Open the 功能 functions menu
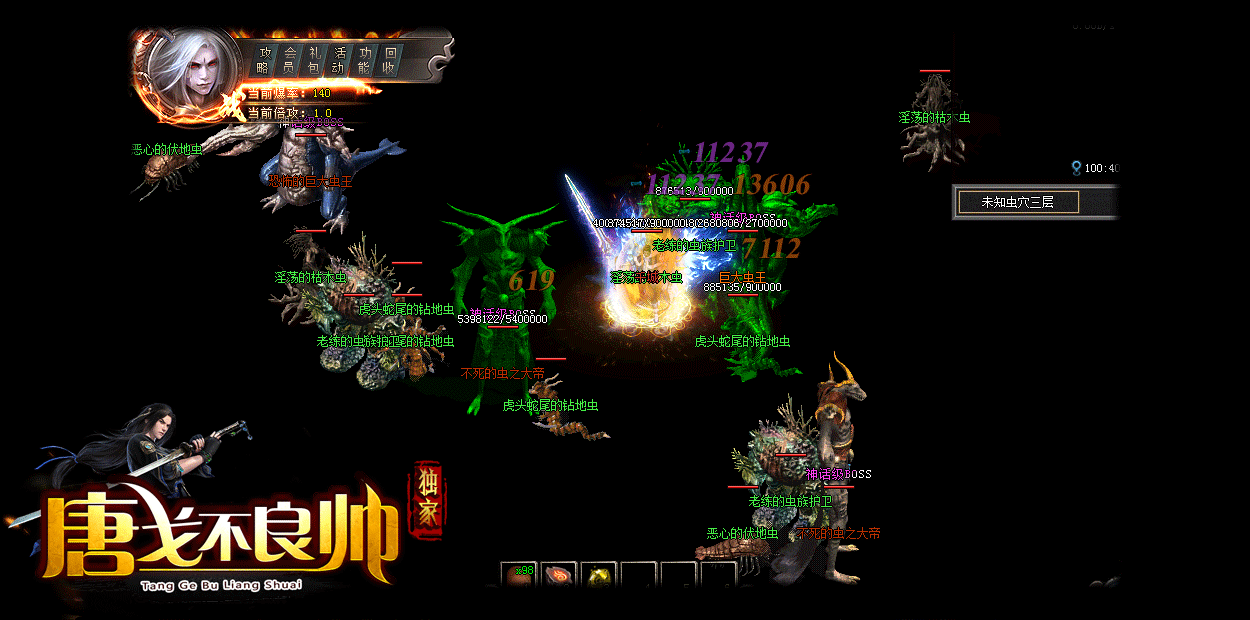 pos(364,60)
